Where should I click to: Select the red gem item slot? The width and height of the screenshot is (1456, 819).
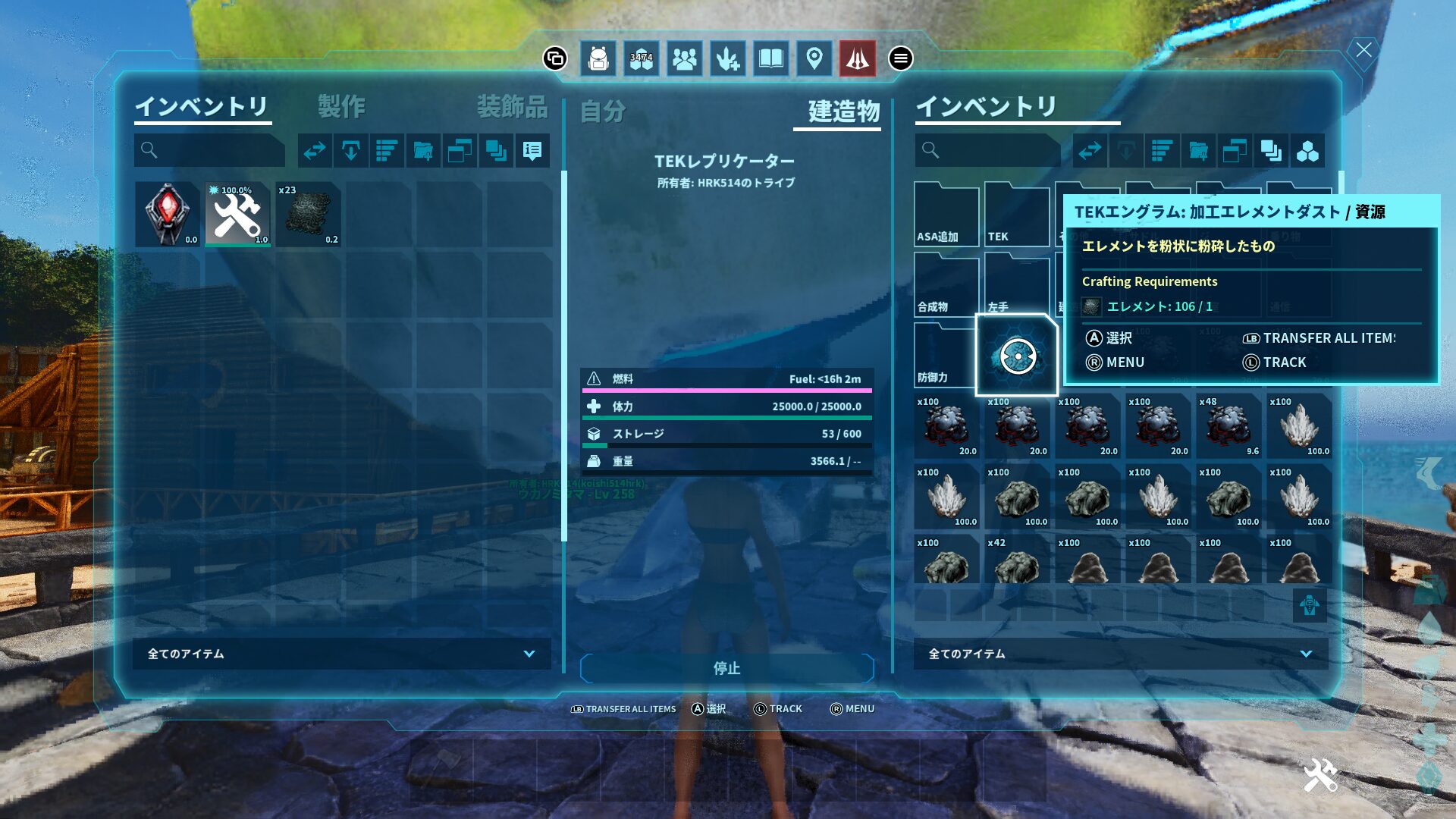[x=167, y=214]
